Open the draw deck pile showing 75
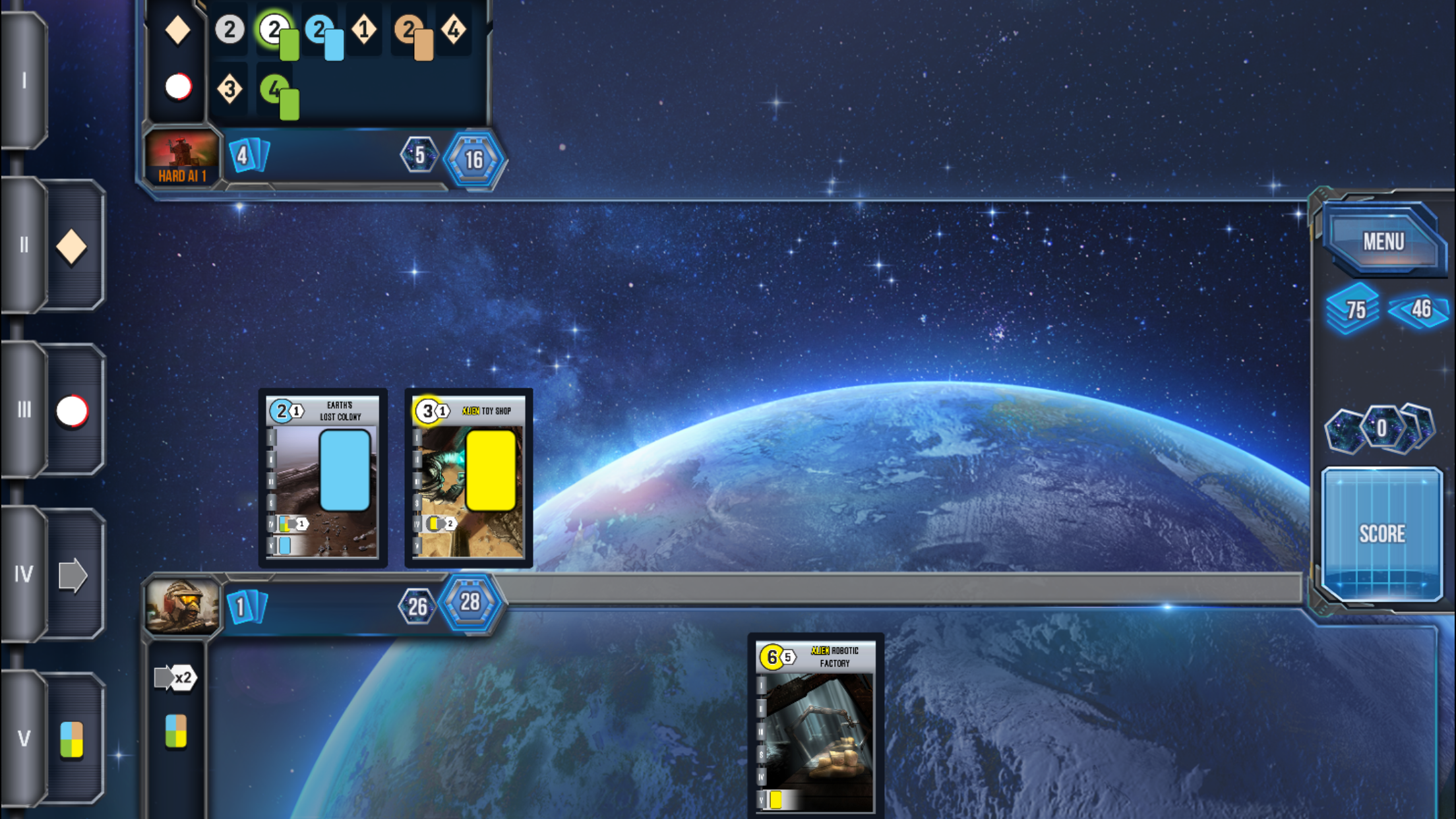 pos(1353,309)
